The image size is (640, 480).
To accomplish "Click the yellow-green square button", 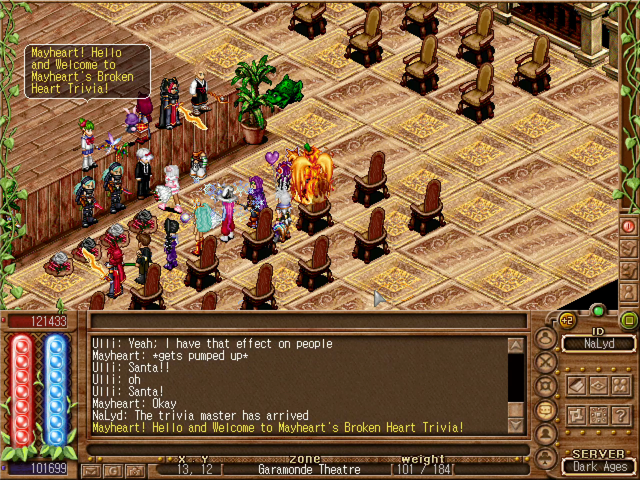I will tap(628, 320).
